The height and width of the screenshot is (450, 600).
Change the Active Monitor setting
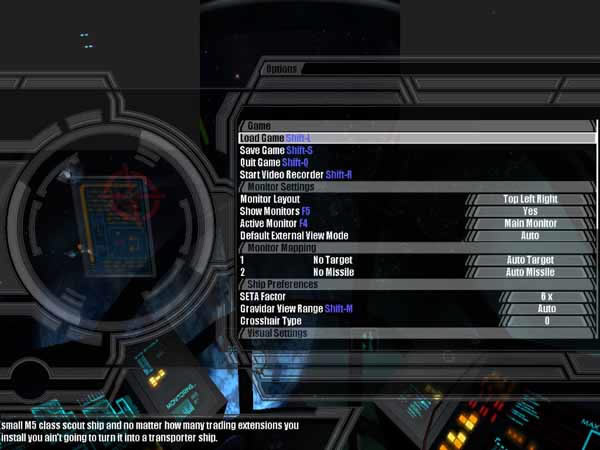click(530, 223)
